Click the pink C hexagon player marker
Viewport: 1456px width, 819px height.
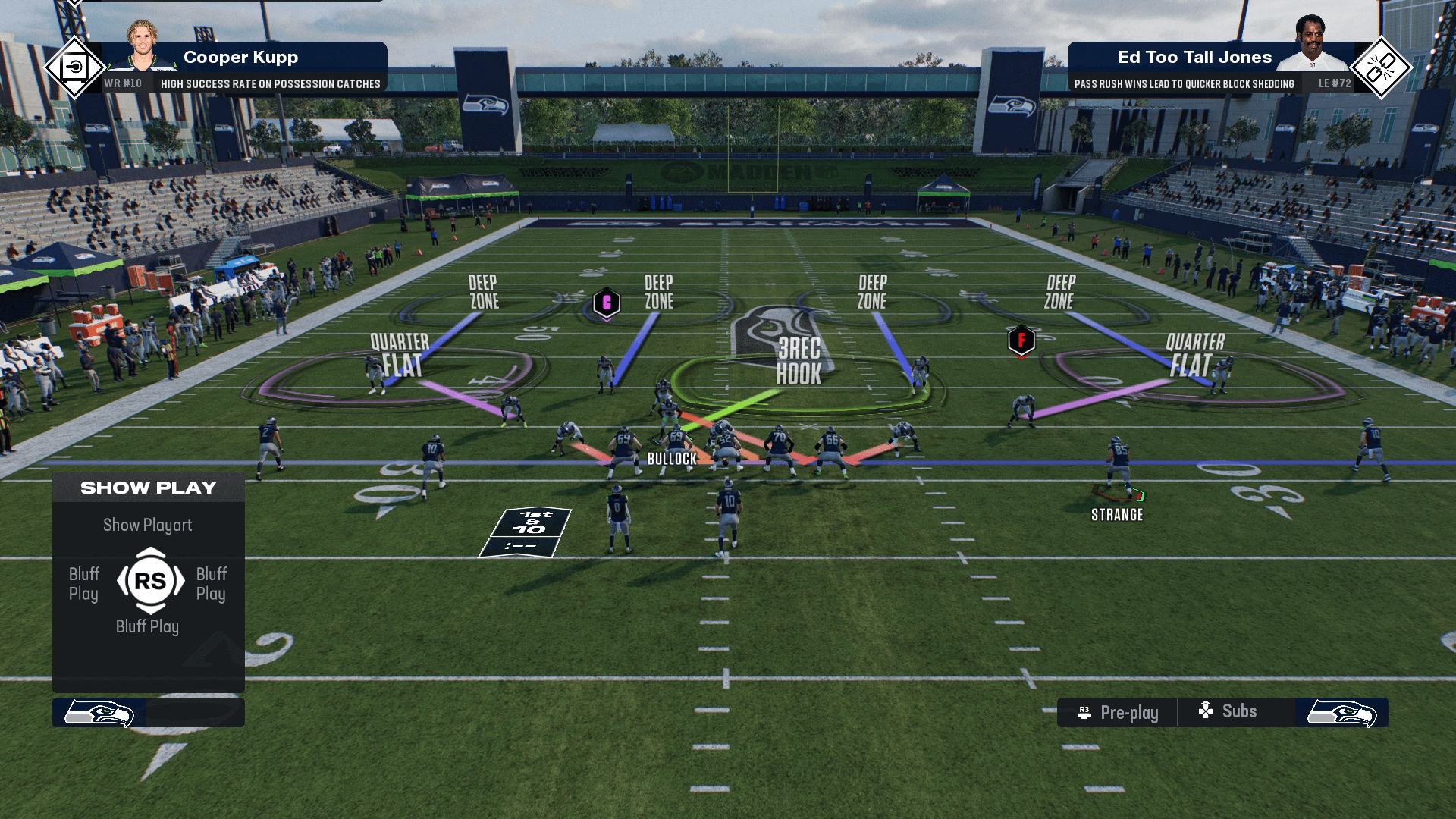point(607,303)
